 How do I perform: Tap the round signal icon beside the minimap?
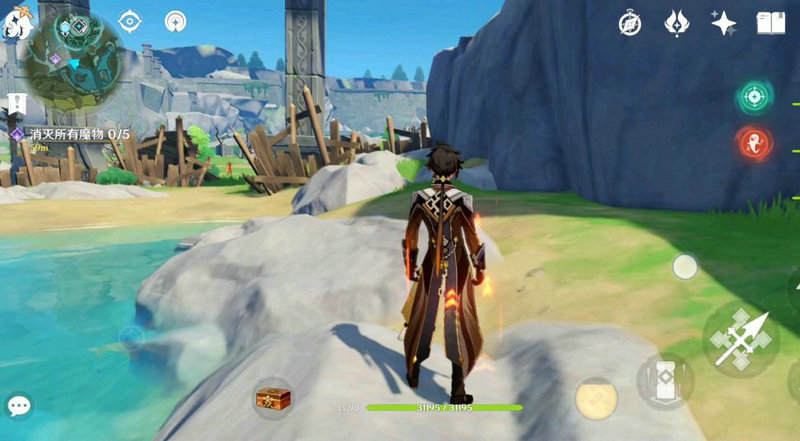pyautogui.click(x=176, y=20)
